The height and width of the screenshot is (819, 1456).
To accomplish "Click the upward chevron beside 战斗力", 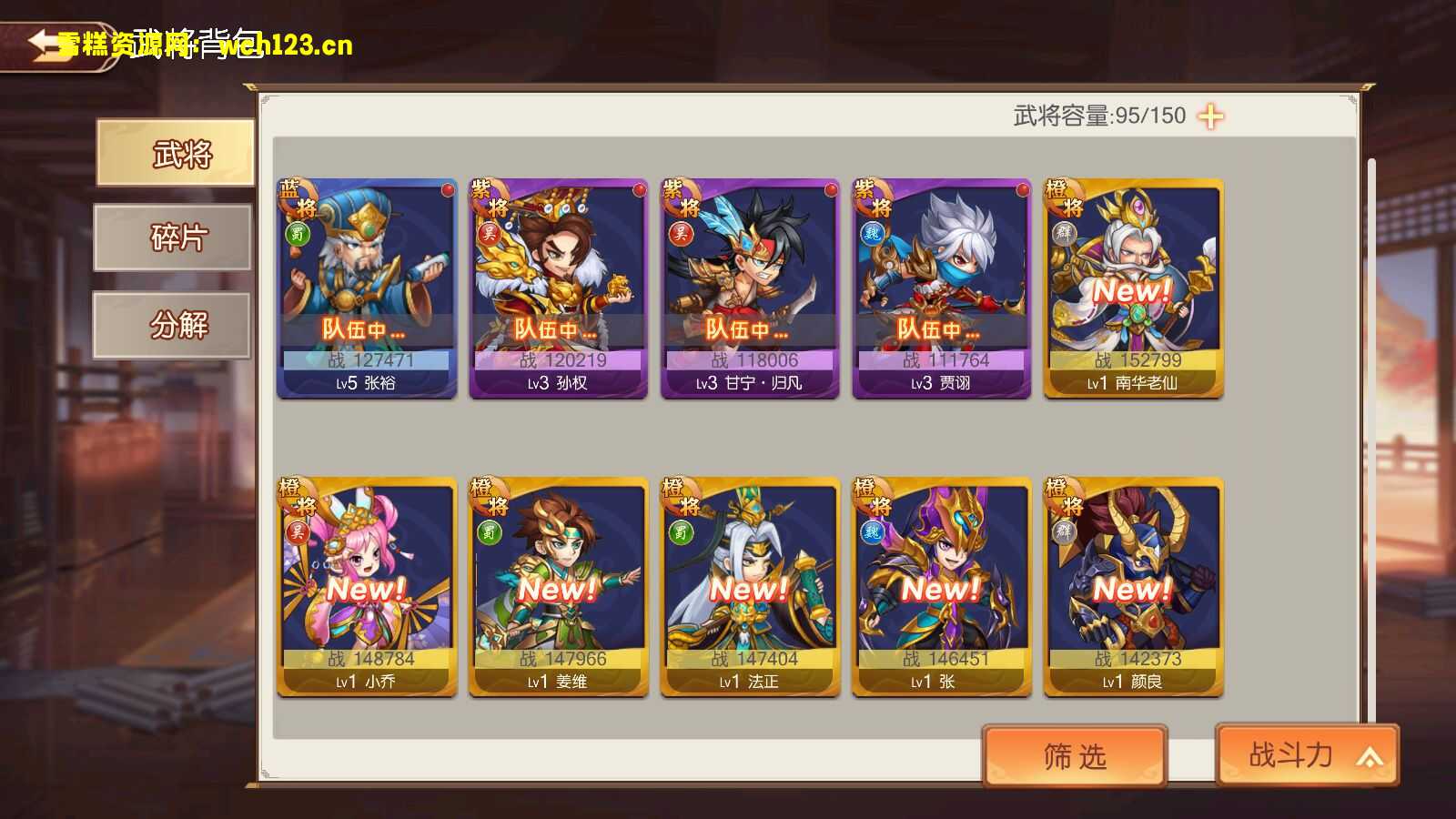I will (1367, 756).
